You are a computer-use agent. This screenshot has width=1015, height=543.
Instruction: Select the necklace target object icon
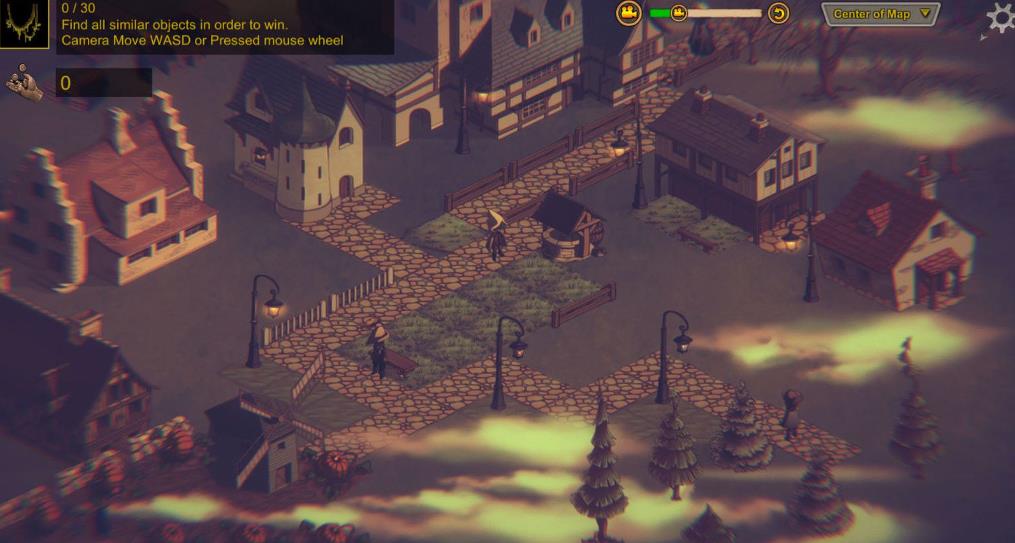(x=24, y=25)
